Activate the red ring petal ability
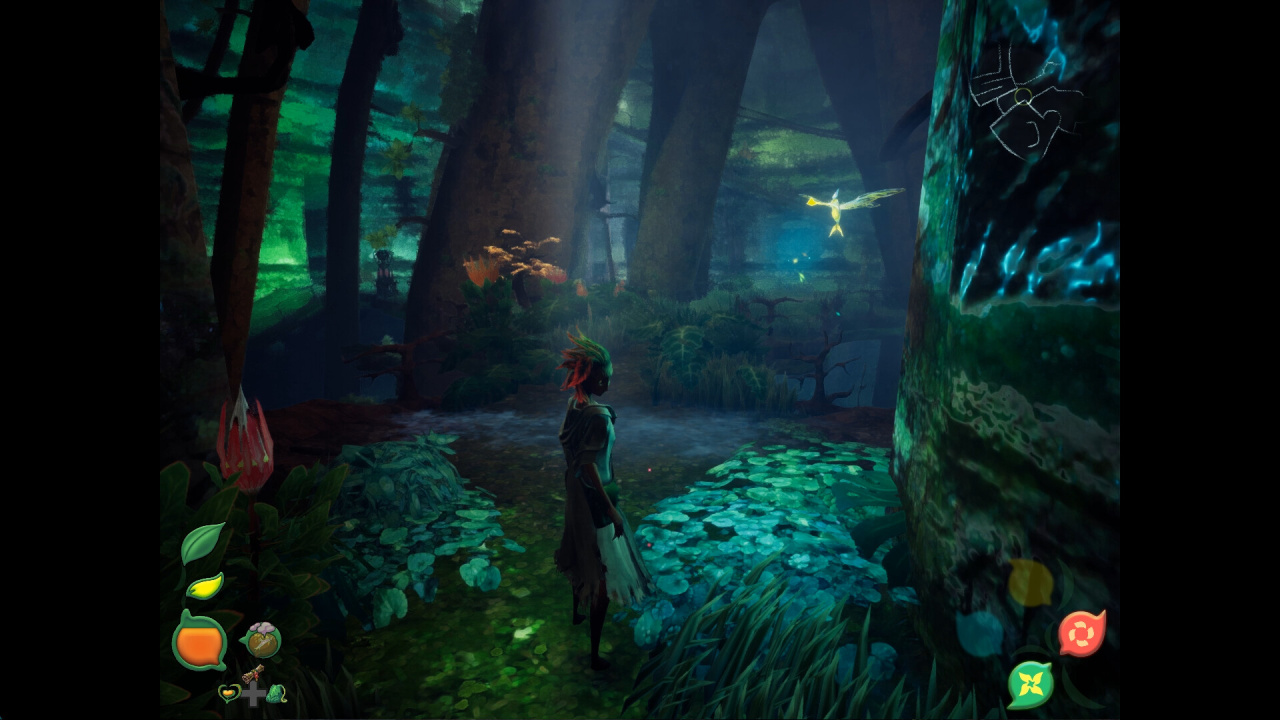1280x720 pixels. tap(1081, 633)
